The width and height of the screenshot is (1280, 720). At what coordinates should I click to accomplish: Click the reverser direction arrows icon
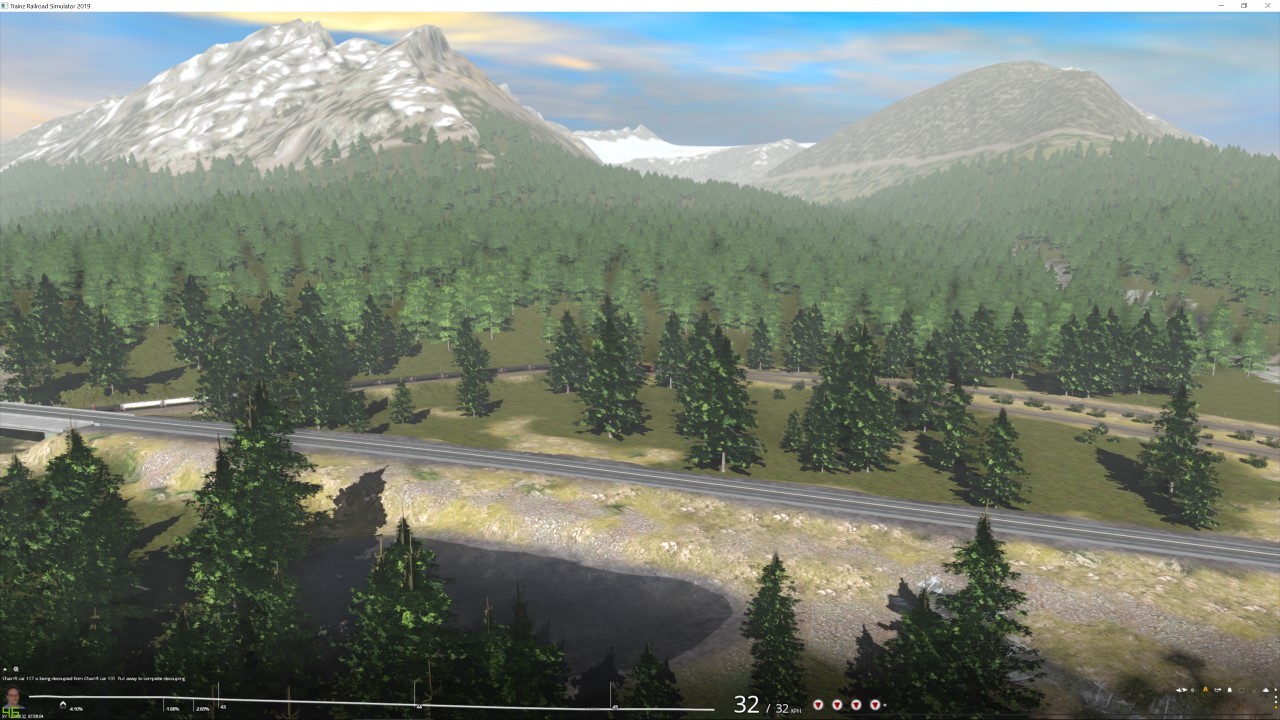coord(1180,690)
